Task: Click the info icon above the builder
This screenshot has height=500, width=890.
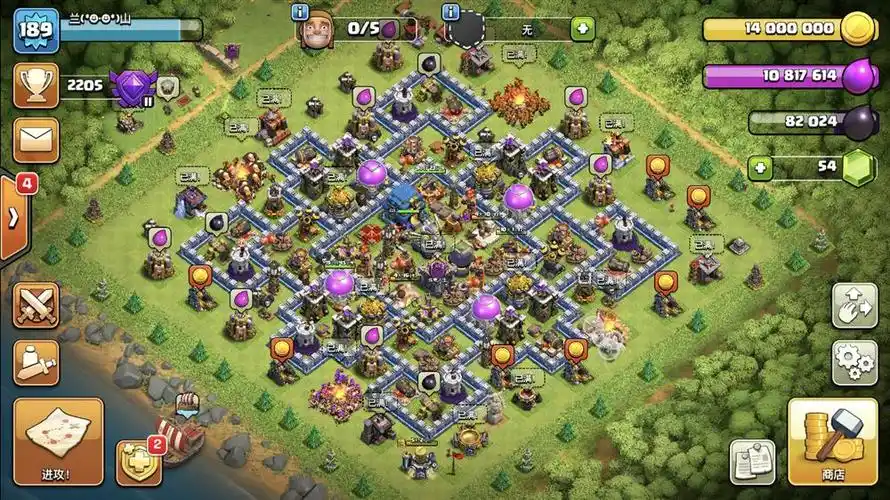Action: point(299,12)
